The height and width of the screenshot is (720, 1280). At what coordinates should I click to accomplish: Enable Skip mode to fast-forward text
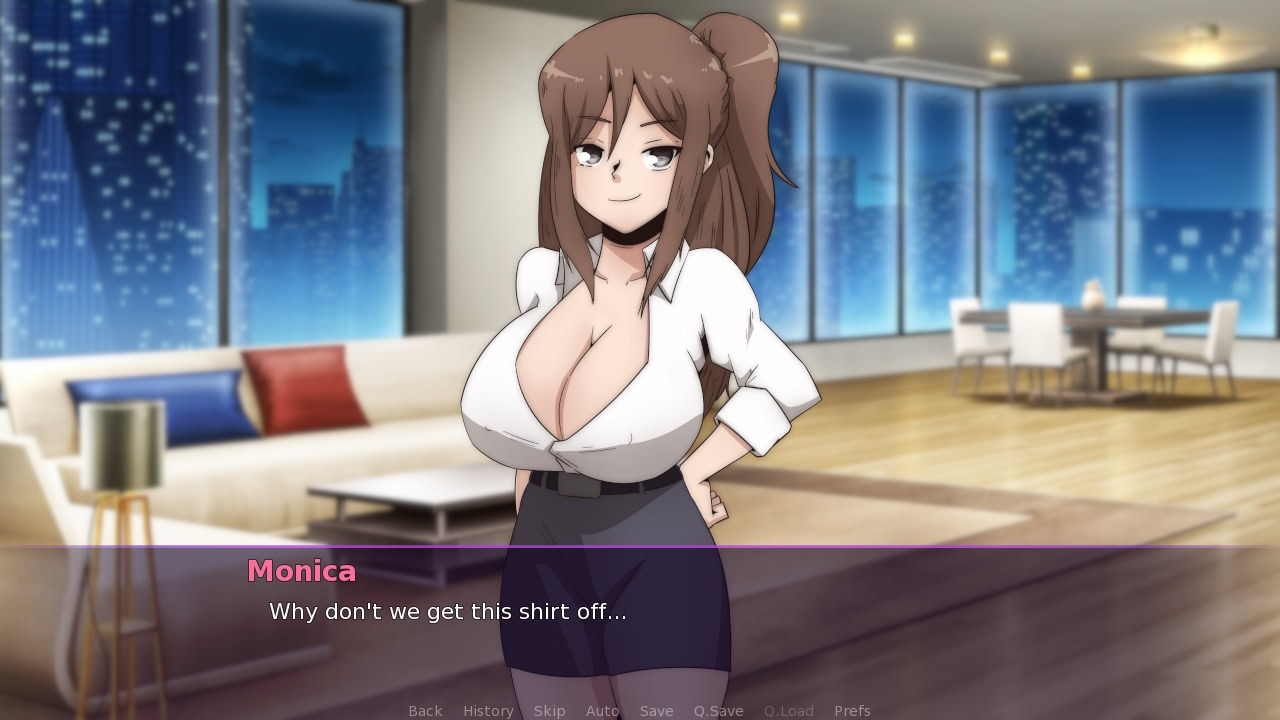549,710
